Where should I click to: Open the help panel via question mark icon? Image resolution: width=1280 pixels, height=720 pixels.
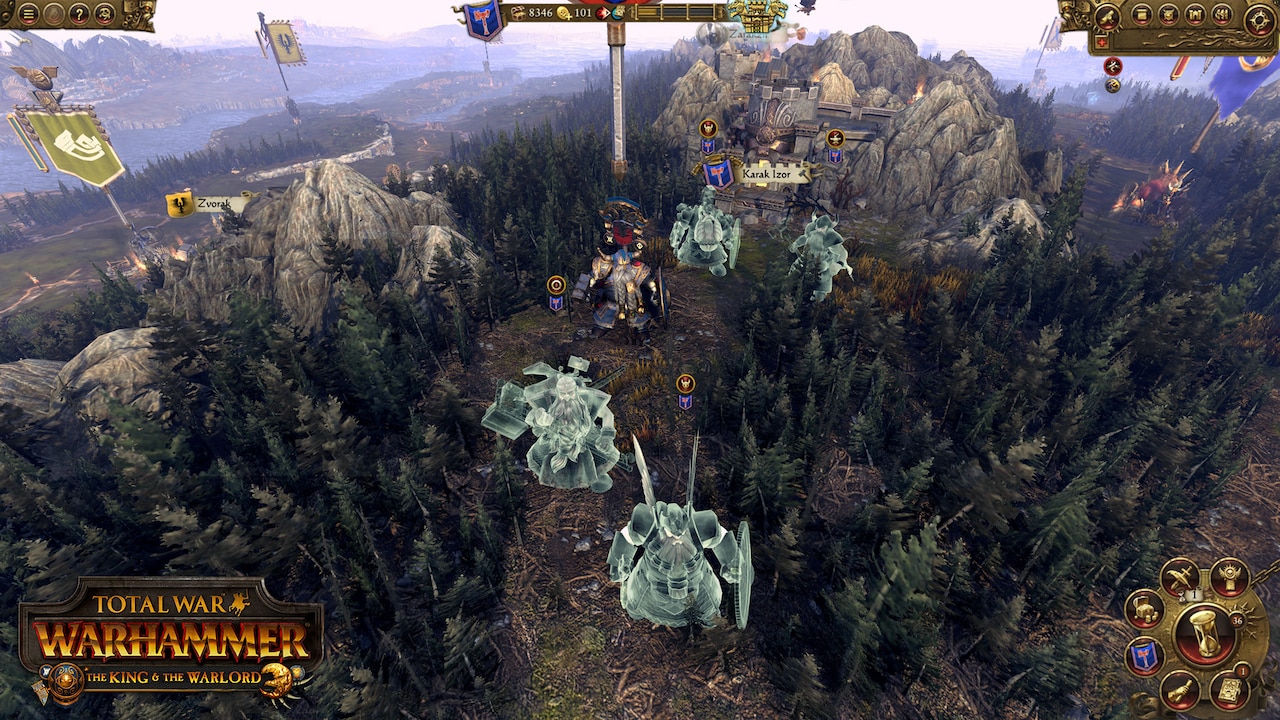tap(79, 15)
